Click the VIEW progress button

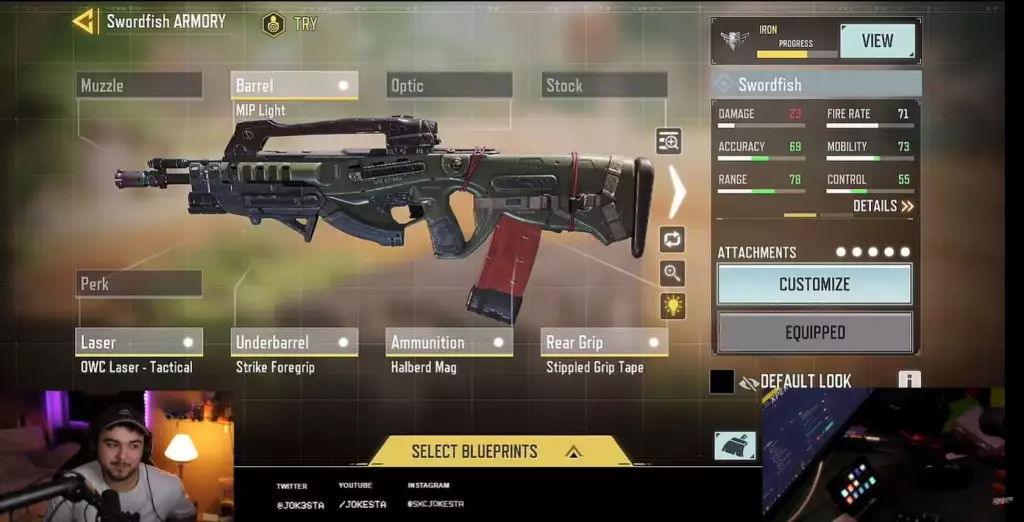coord(877,41)
